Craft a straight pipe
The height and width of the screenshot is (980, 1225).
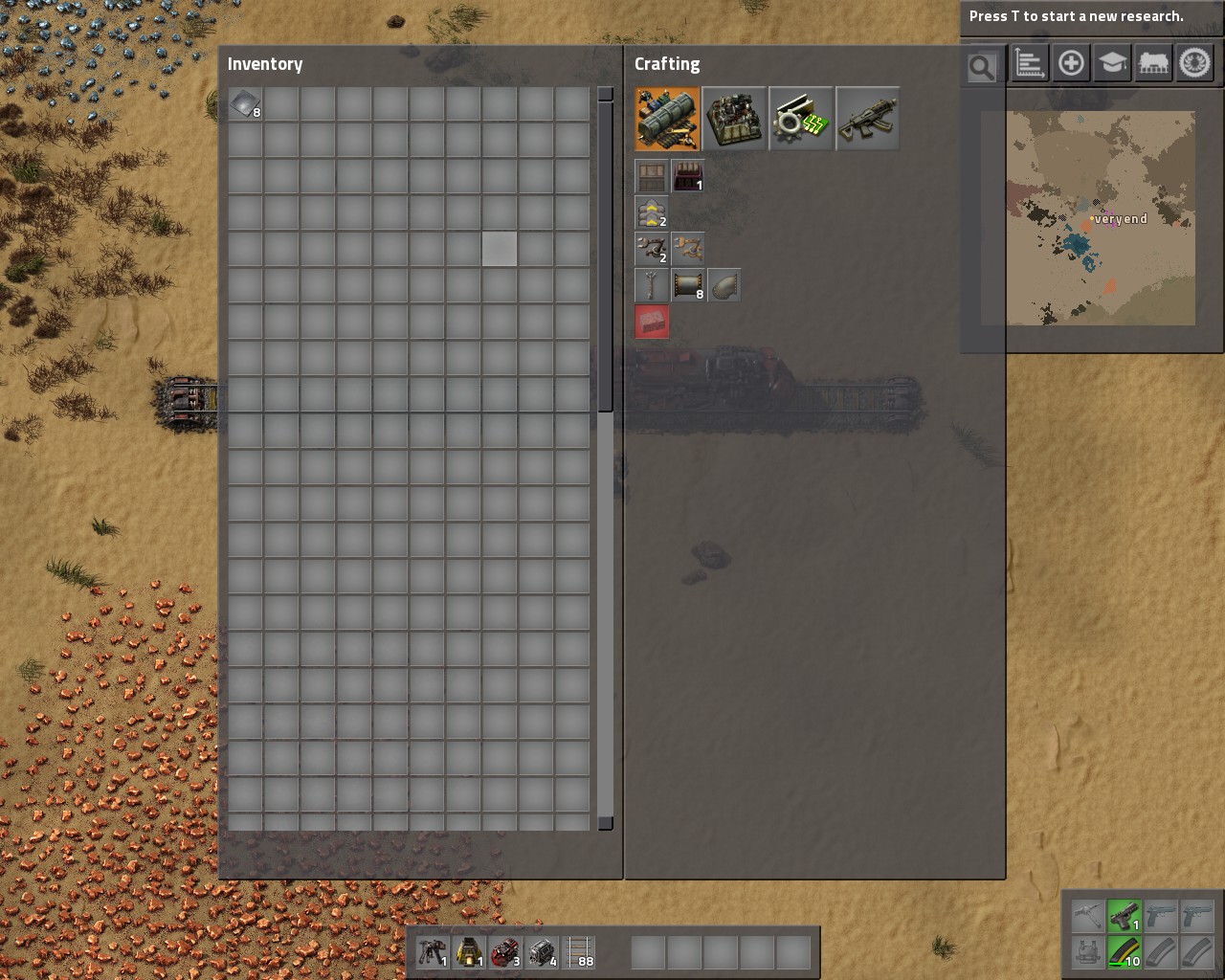pos(688,285)
